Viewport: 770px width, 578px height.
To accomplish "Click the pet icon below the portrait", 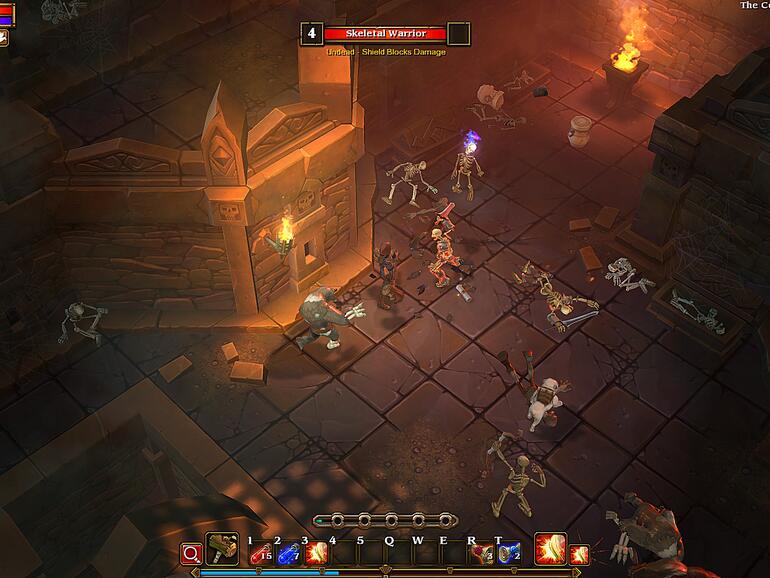I will [3, 38].
